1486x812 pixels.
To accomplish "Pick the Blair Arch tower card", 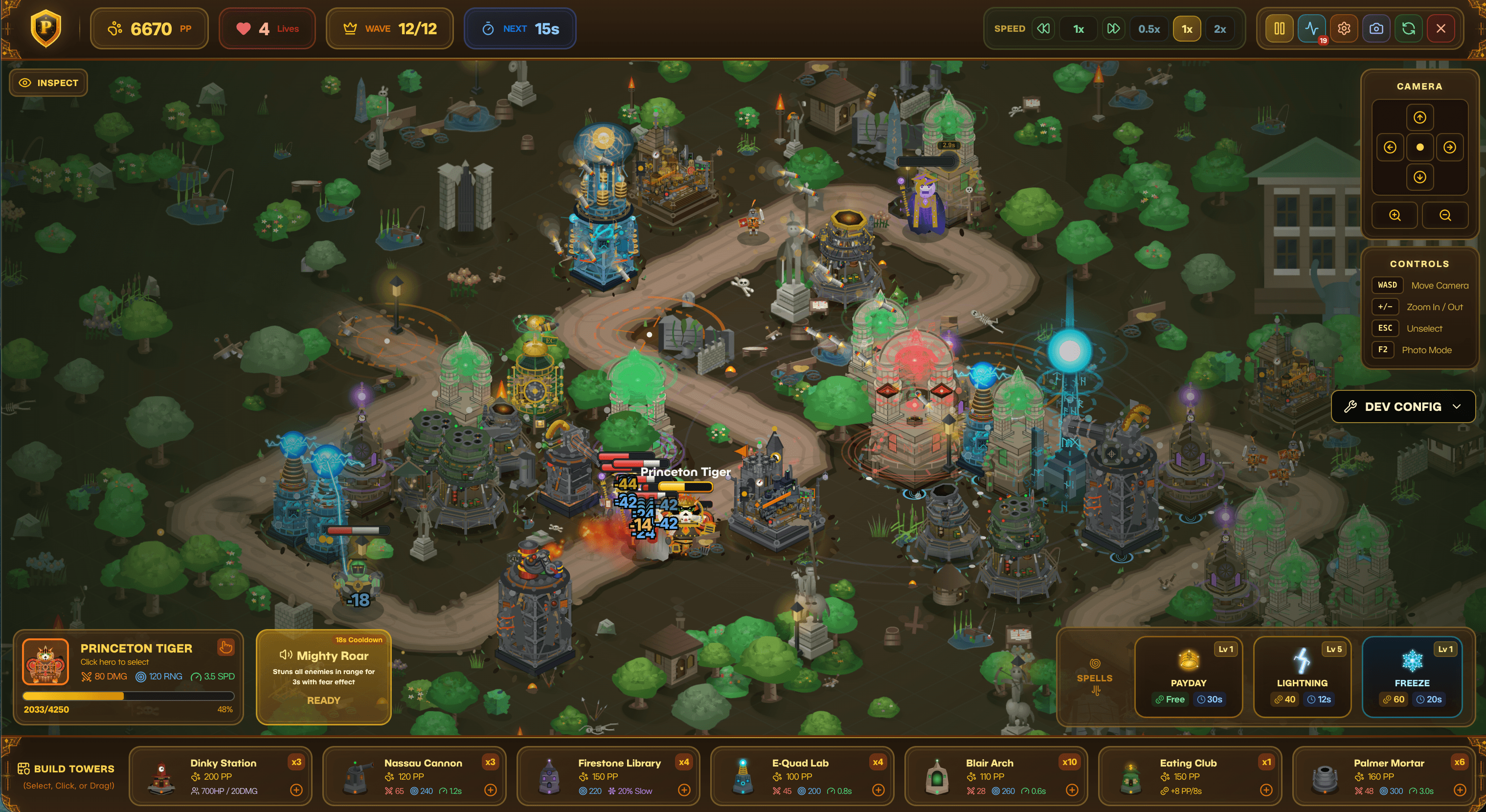I will 995,776.
